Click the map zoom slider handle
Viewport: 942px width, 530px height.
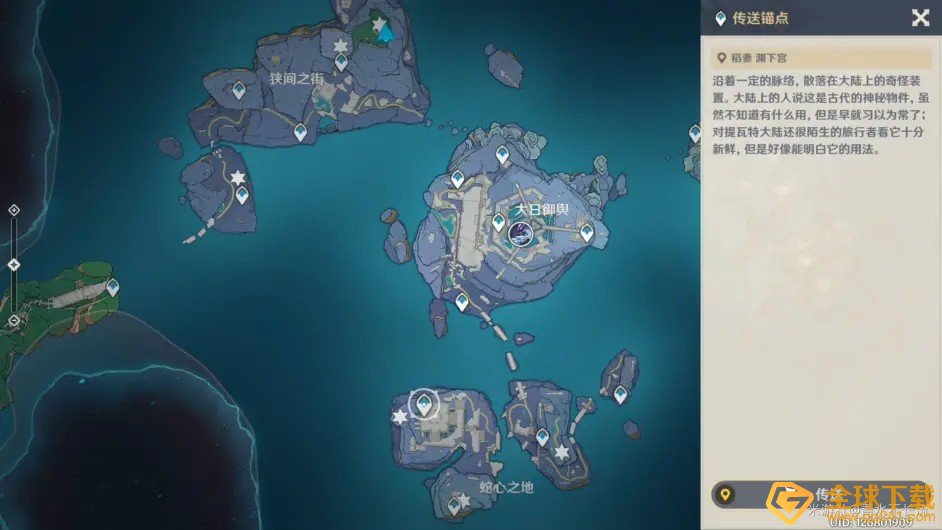[14, 264]
